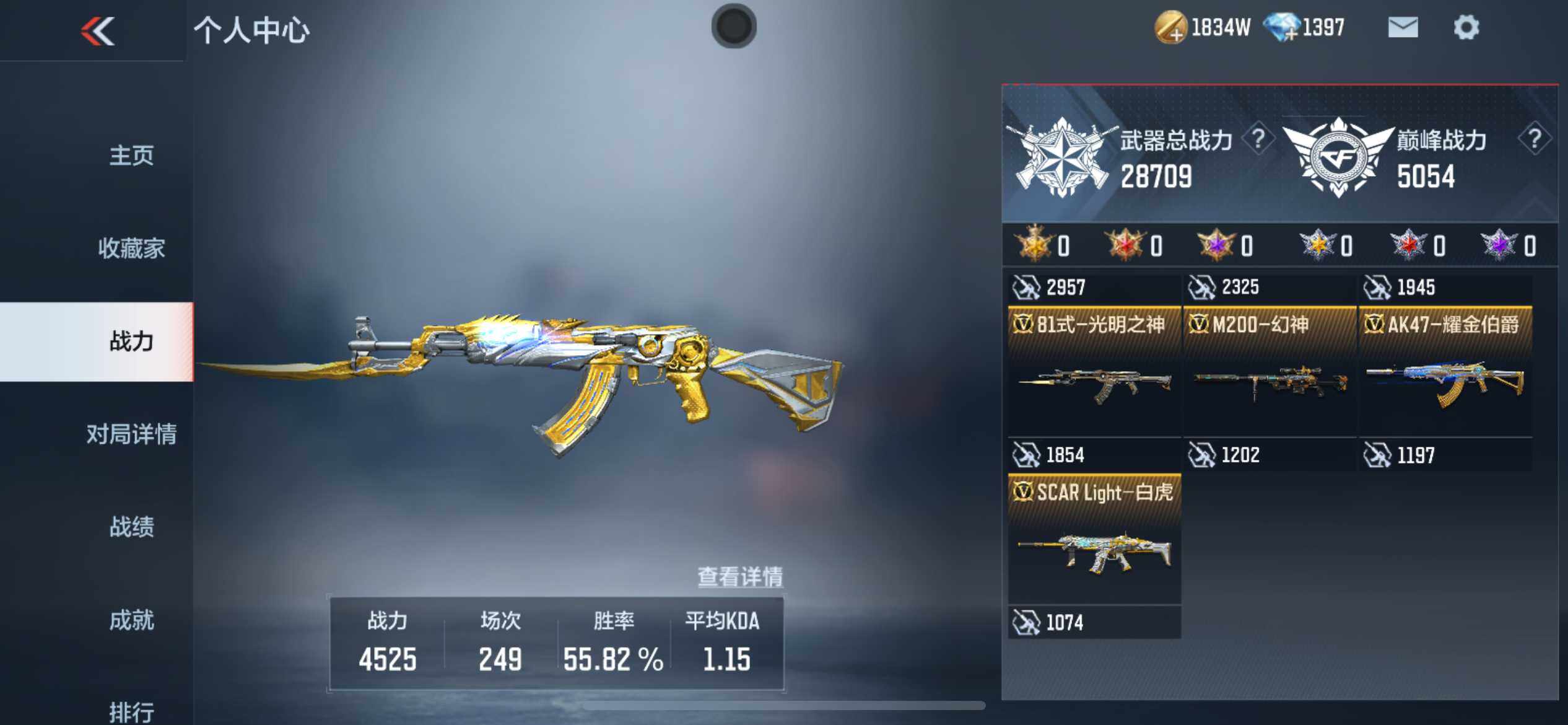Select the 战力 tab
Image resolution: width=1568 pixels, height=725 pixels.
(131, 341)
